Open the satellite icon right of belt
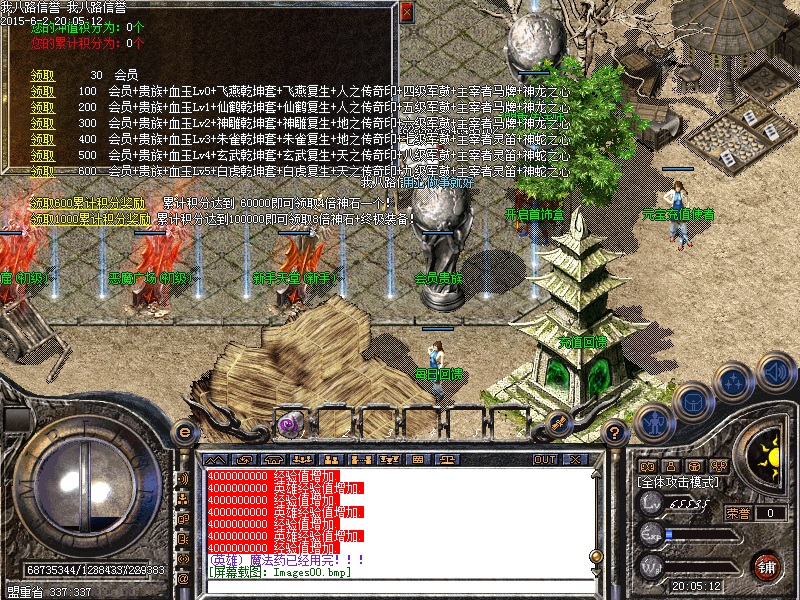 click(x=560, y=422)
